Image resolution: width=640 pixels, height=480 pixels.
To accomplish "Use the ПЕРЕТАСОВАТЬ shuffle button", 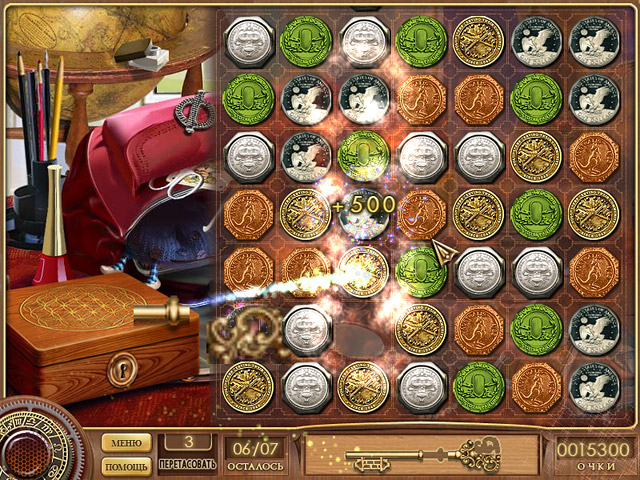I will tap(186, 453).
